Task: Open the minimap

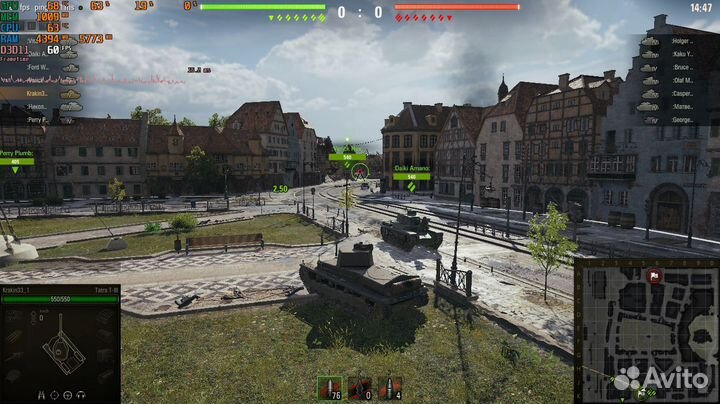Action: coord(647,330)
